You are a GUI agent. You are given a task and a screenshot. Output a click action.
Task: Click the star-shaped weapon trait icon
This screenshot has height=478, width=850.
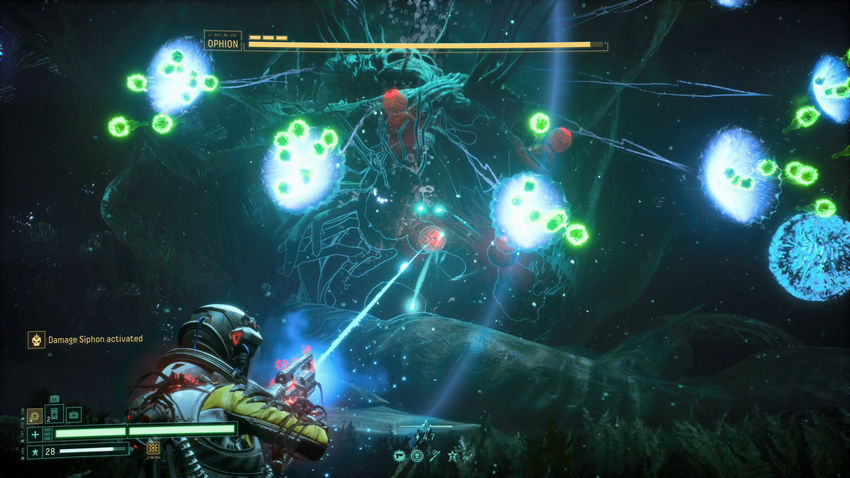(453, 456)
